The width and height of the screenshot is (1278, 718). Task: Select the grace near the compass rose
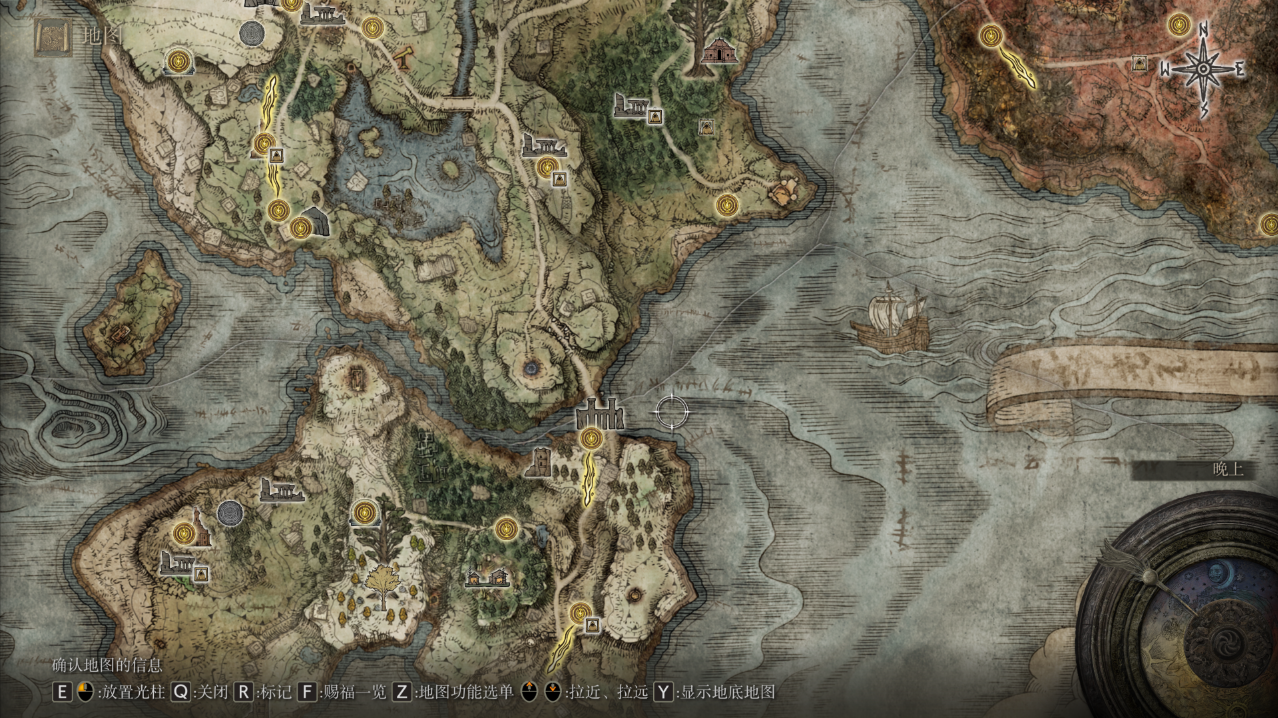pyautogui.click(x=1179, y=23)
